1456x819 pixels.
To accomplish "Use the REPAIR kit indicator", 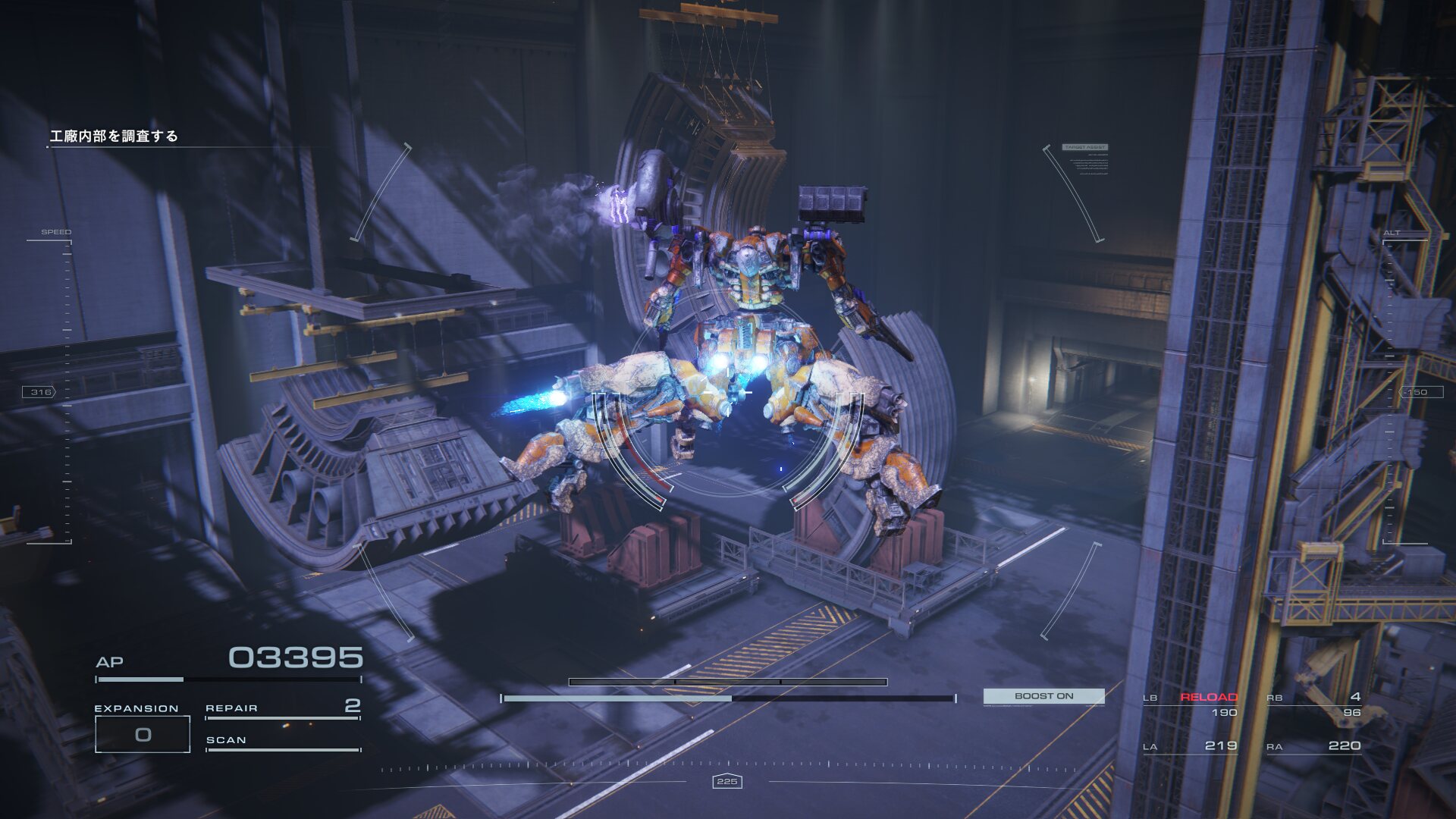I will pyautogui.click(x=282, y=708).
